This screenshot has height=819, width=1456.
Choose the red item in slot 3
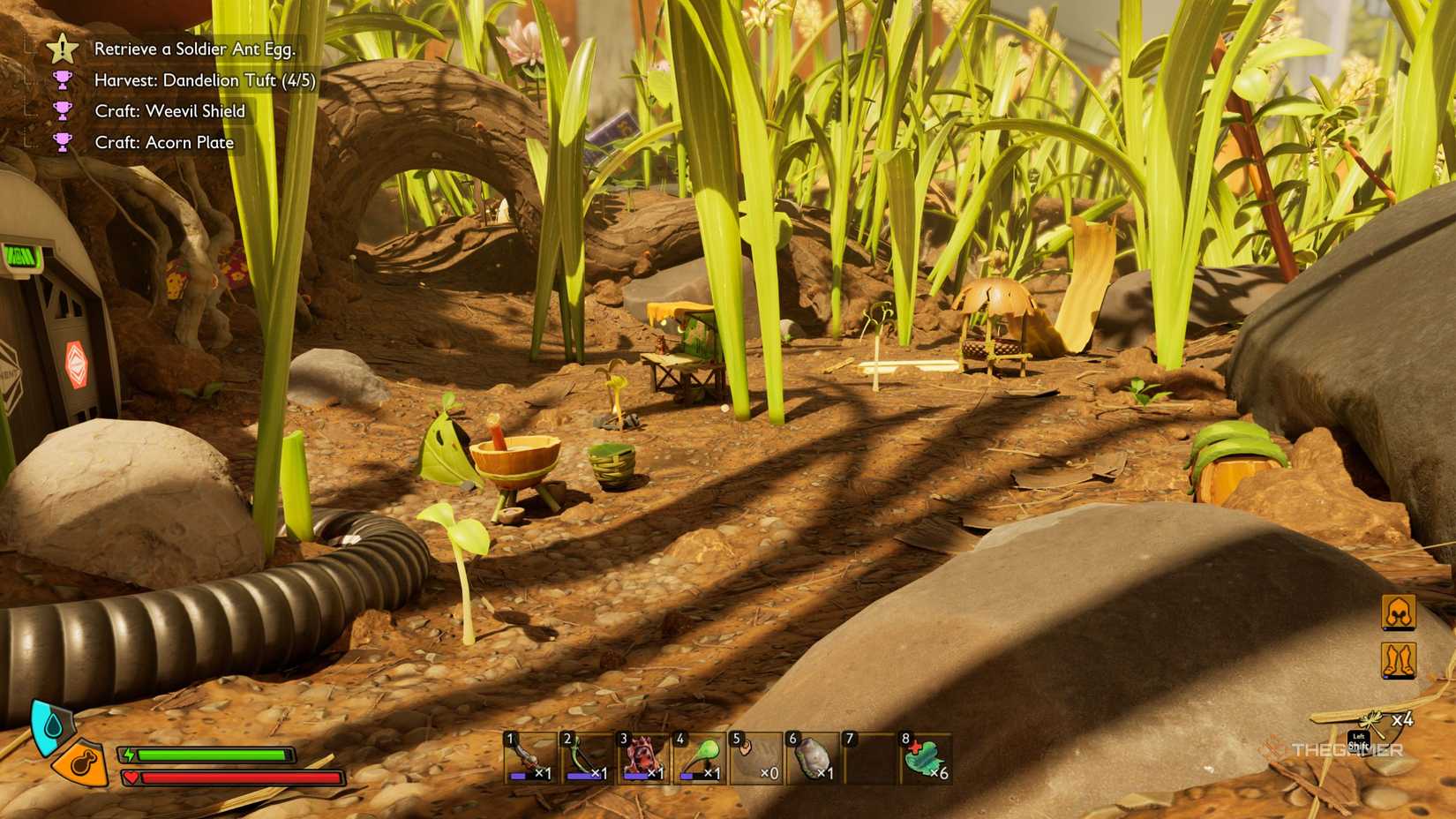pyautogui.click(x=642, y=758)
